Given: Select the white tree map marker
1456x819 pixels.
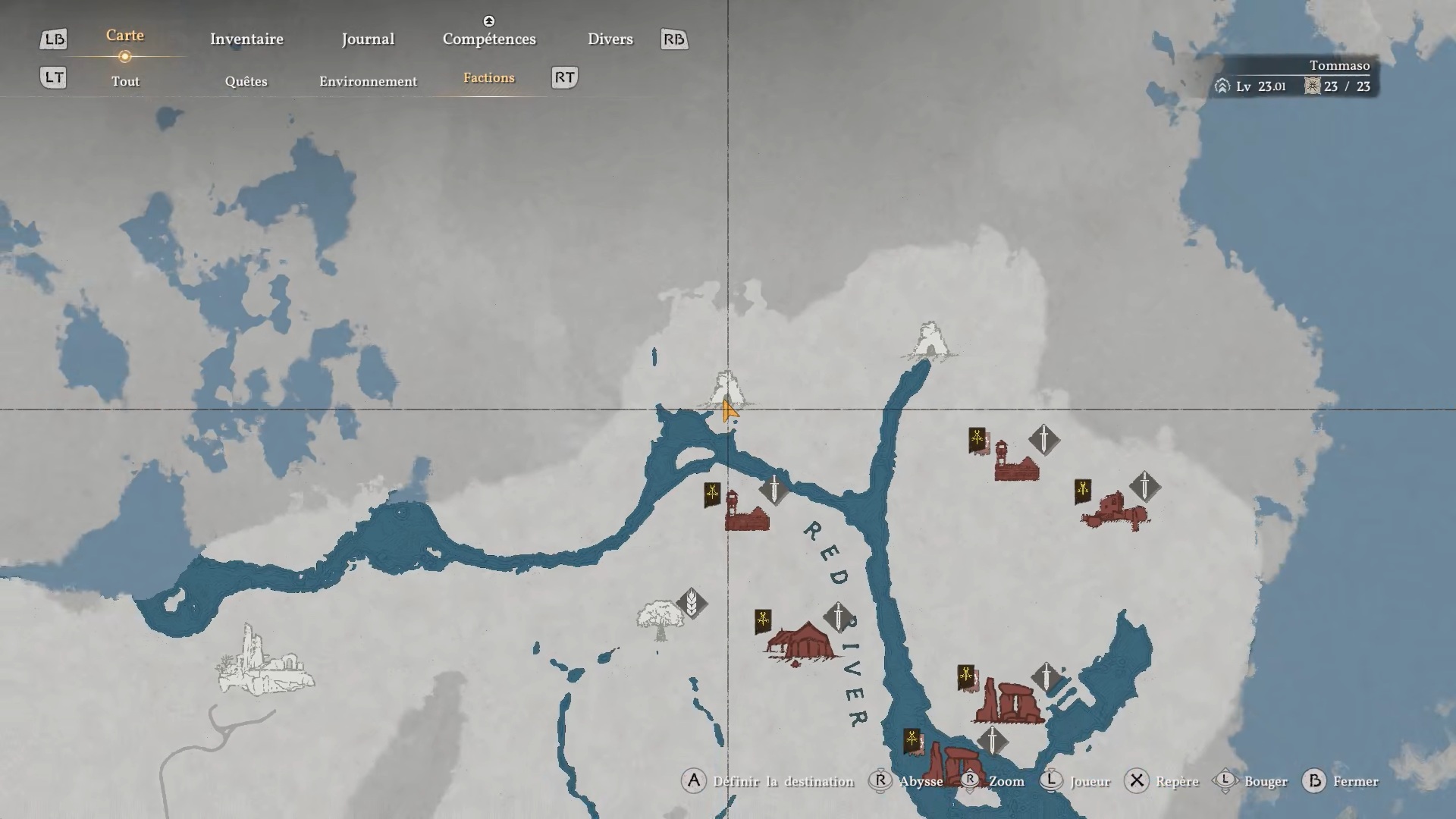Looking at the screenshot, I should [659, 622].
